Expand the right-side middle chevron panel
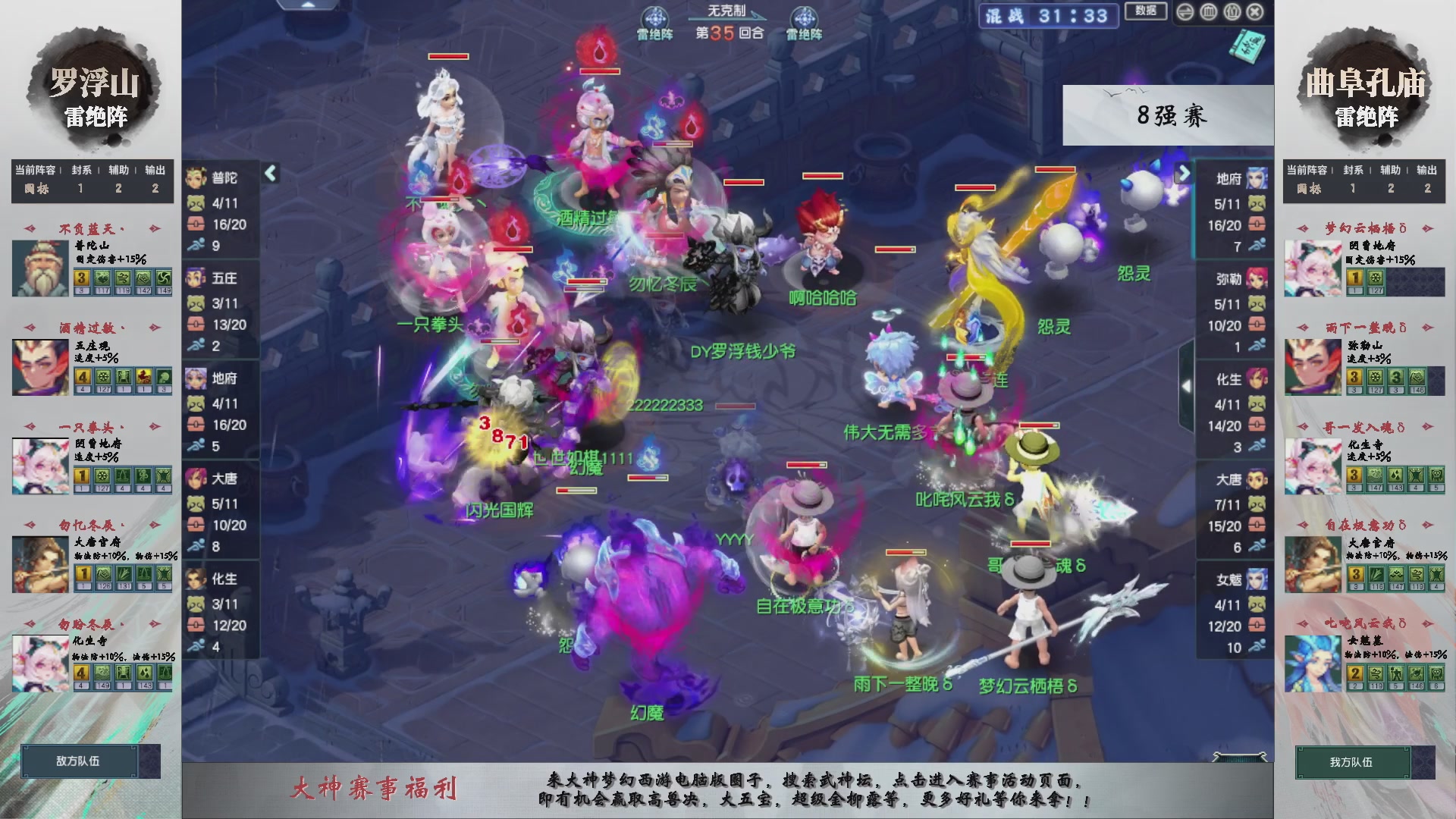 [x=1188, y=387]
